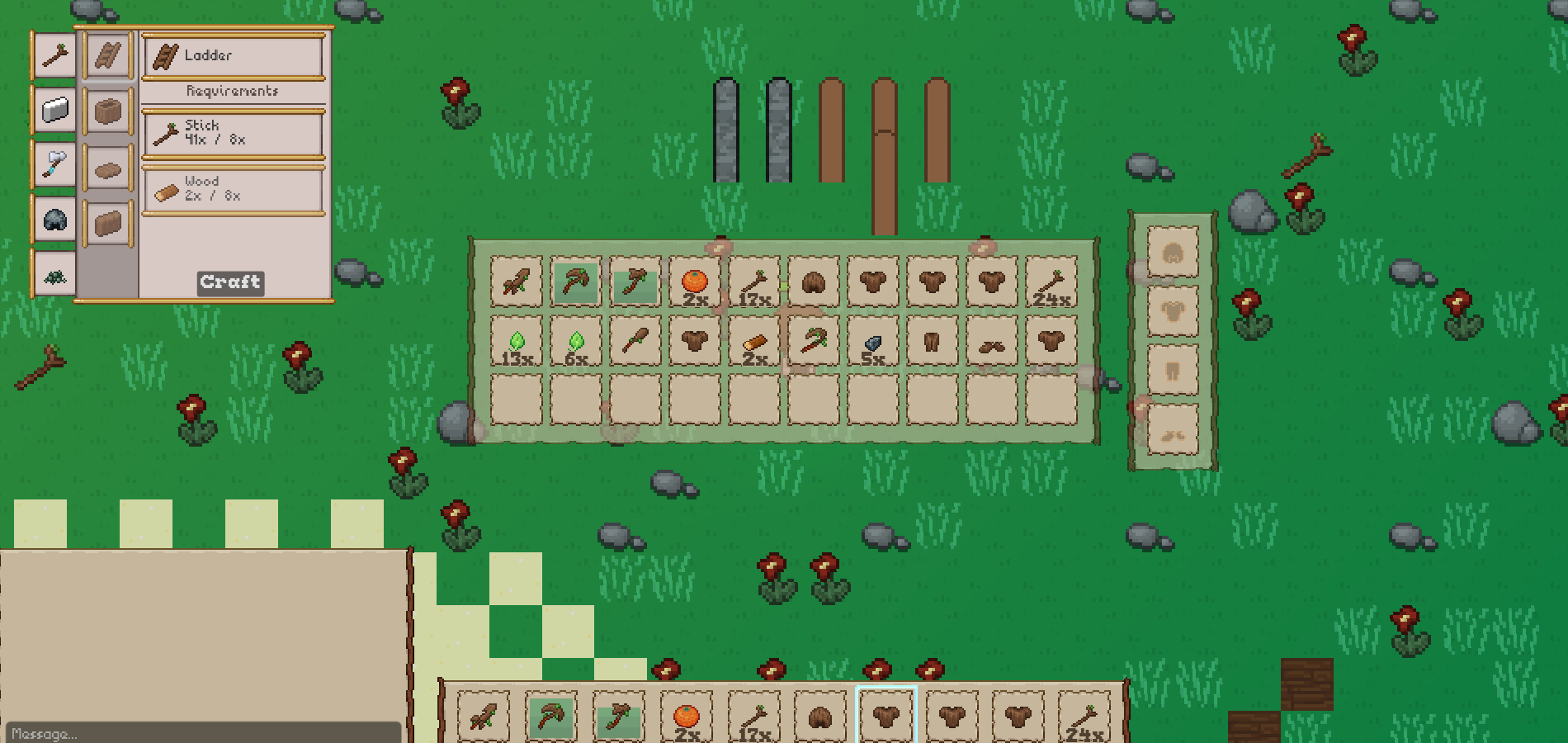
Task: Switch to the helmet armor crafting category
Action: pos(55,220)
